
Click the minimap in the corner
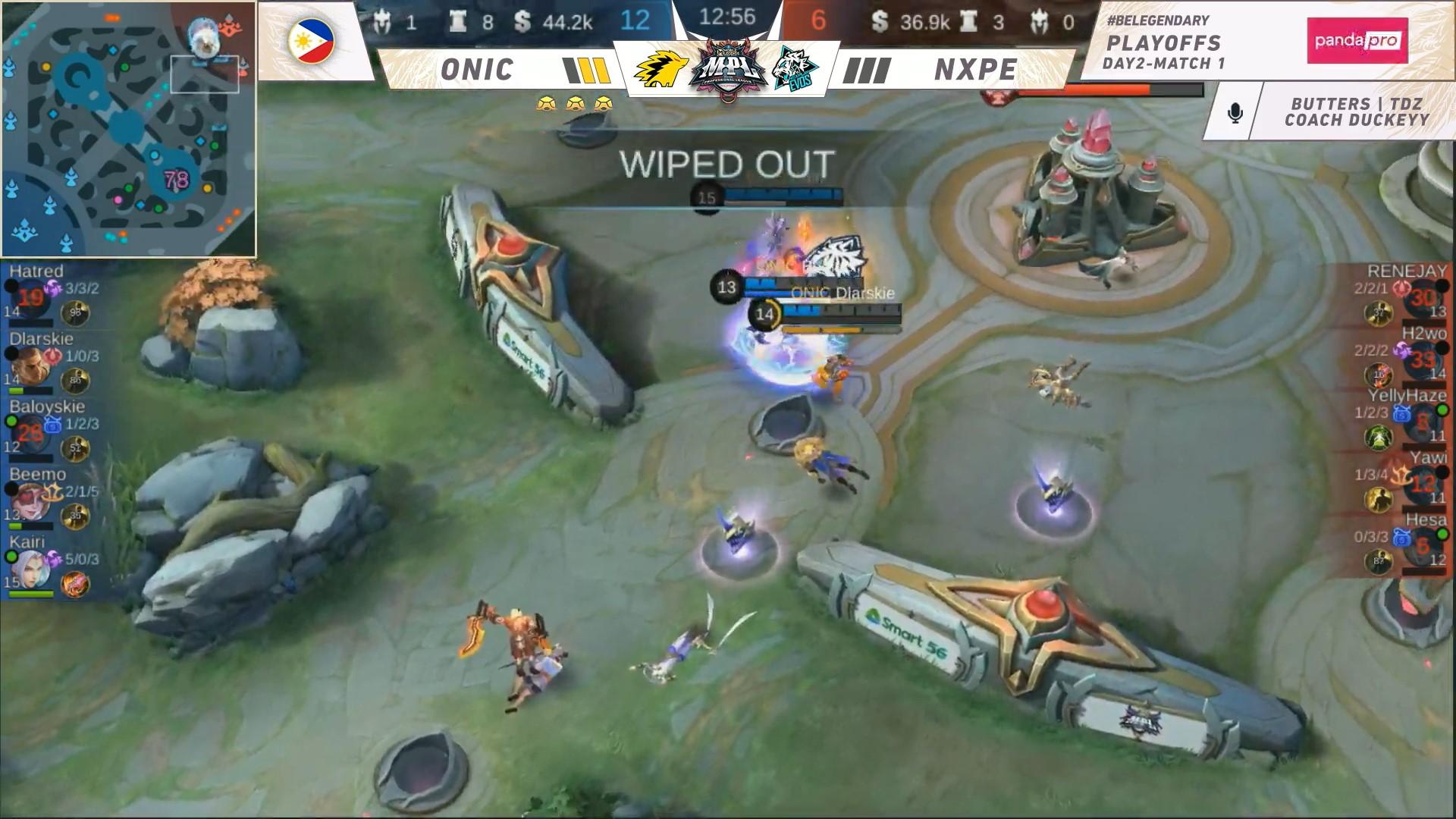pos(129,129)
